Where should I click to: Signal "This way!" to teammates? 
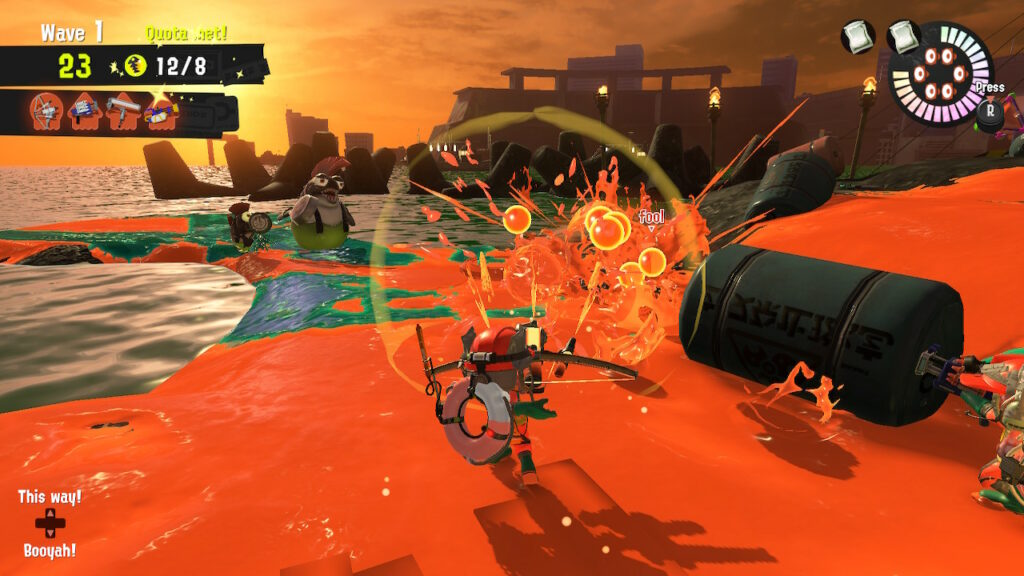click(49, 497)
